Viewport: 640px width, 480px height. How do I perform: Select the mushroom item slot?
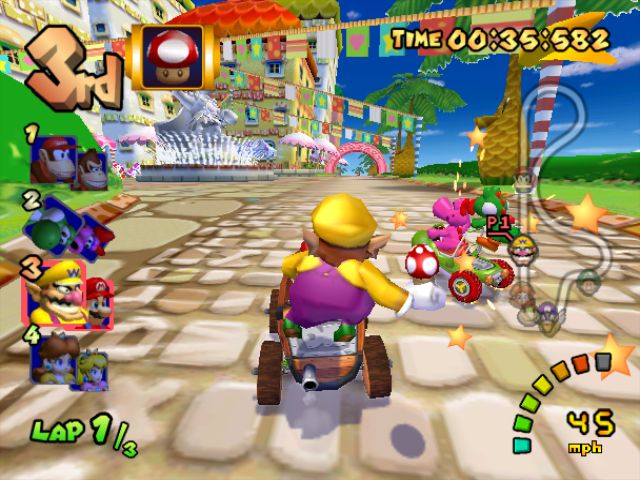[x=174, y=54]
